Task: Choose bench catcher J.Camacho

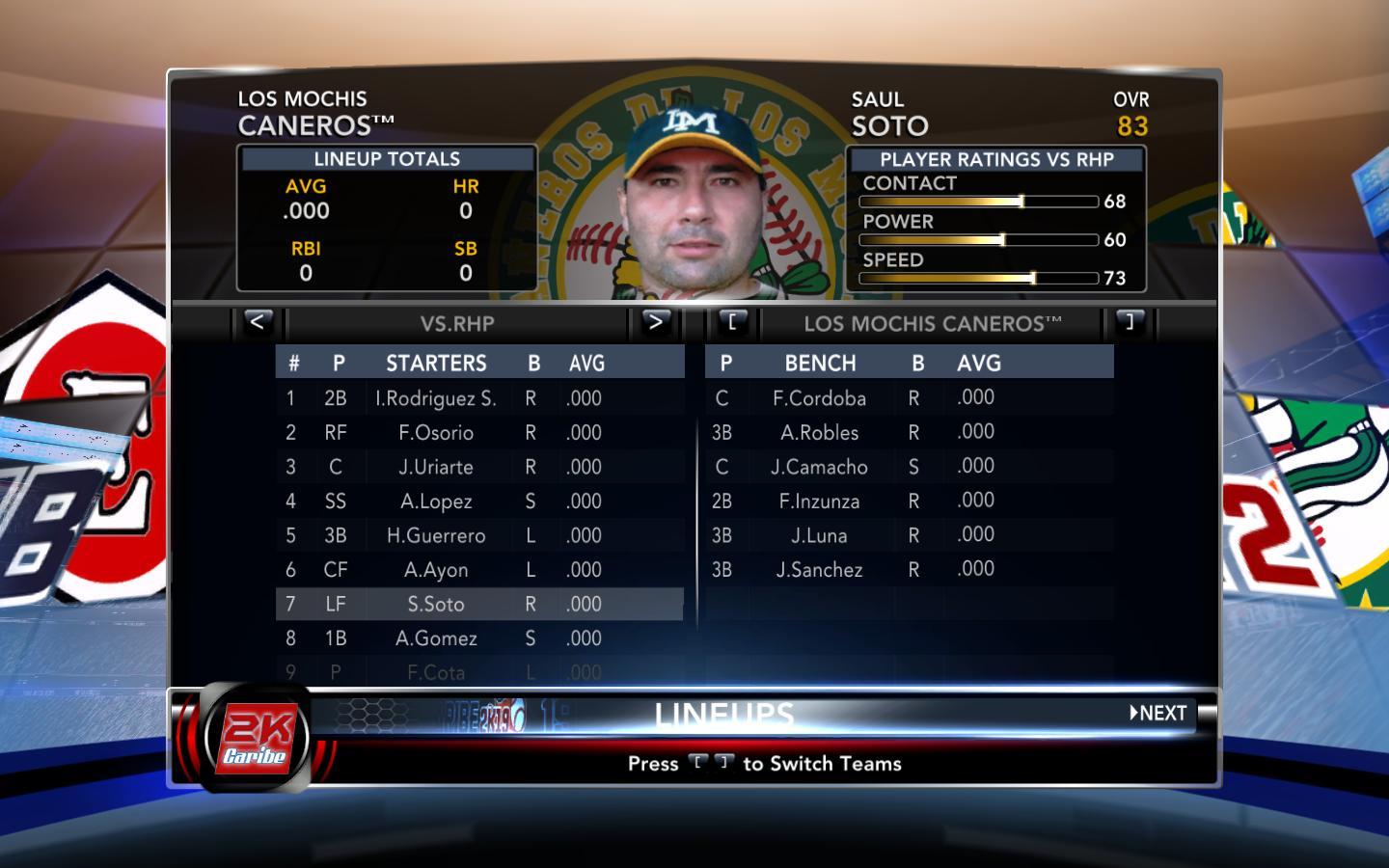Action: (819, 467)
